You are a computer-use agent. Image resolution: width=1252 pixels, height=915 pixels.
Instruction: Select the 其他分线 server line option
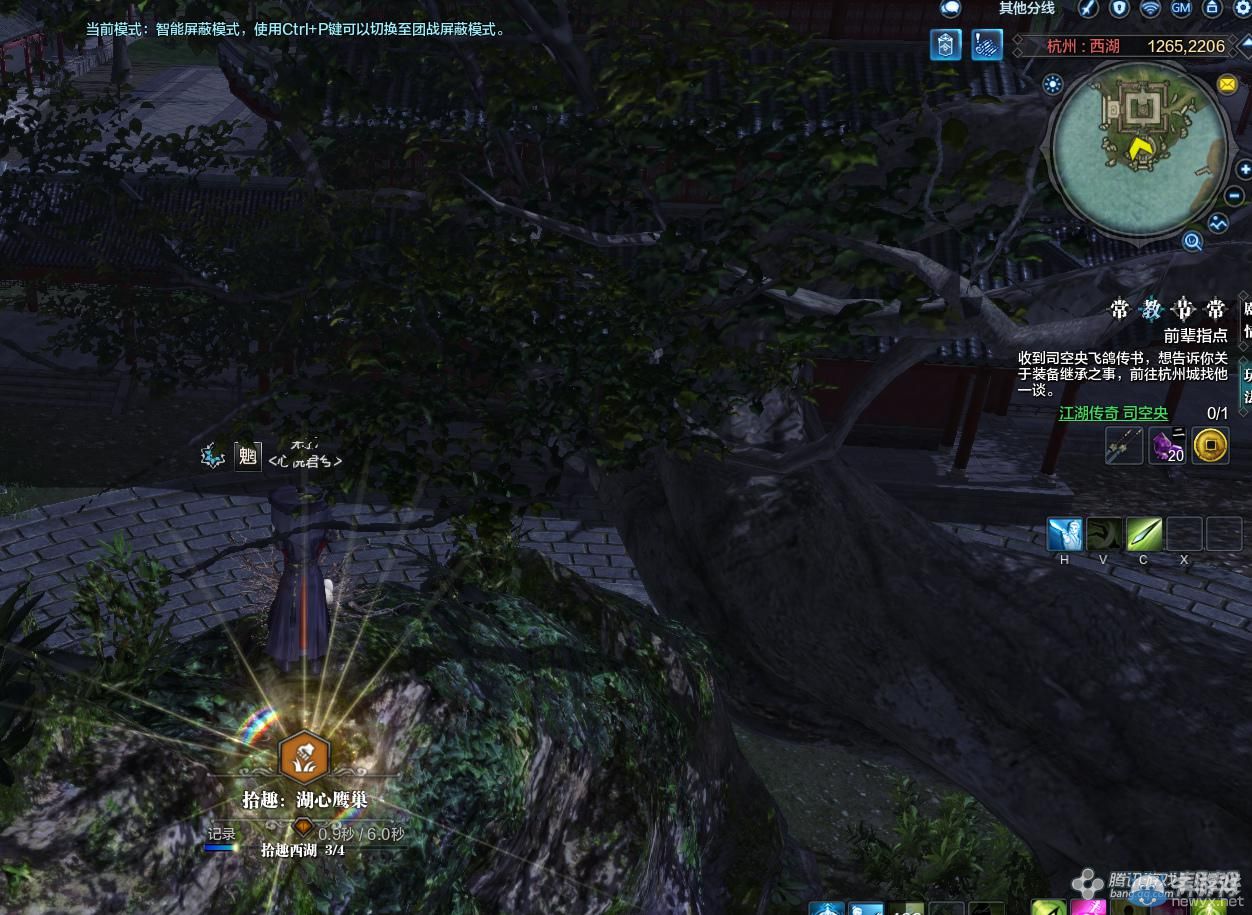(x=1026, y=8)
